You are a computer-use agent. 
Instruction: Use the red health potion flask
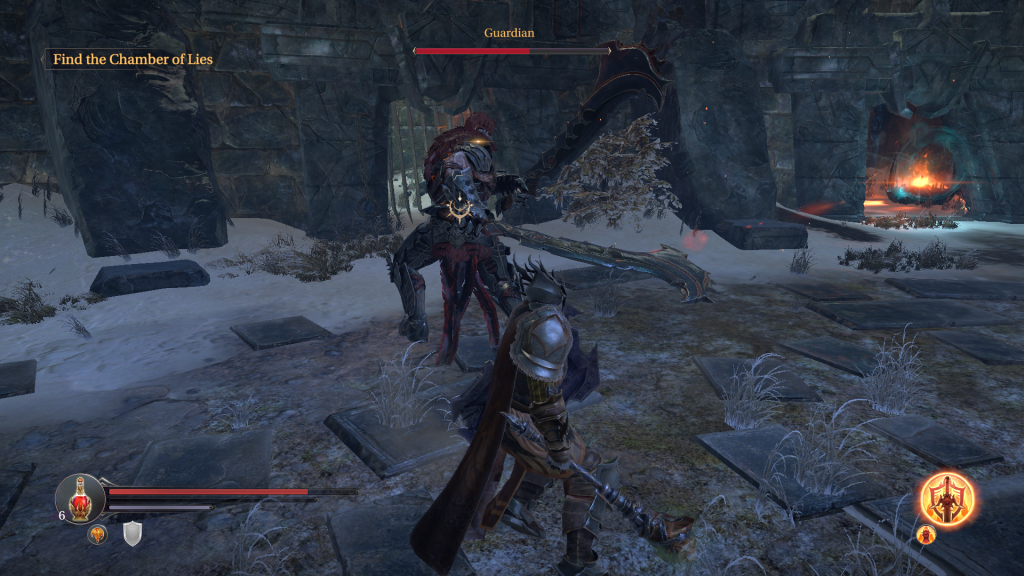point(81,496)
